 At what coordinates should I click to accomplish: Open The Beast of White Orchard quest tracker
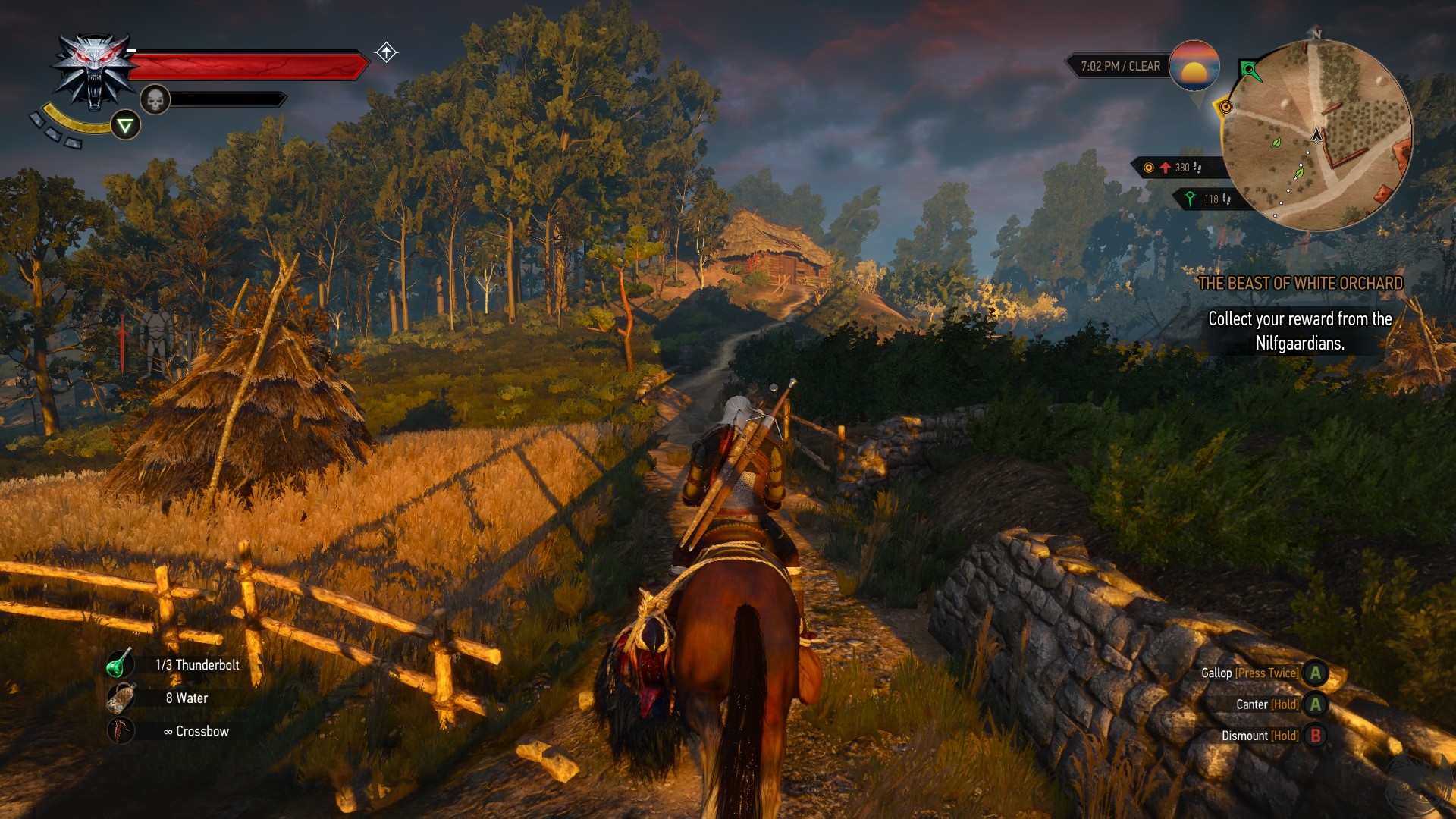click(x=1300, y=284)
